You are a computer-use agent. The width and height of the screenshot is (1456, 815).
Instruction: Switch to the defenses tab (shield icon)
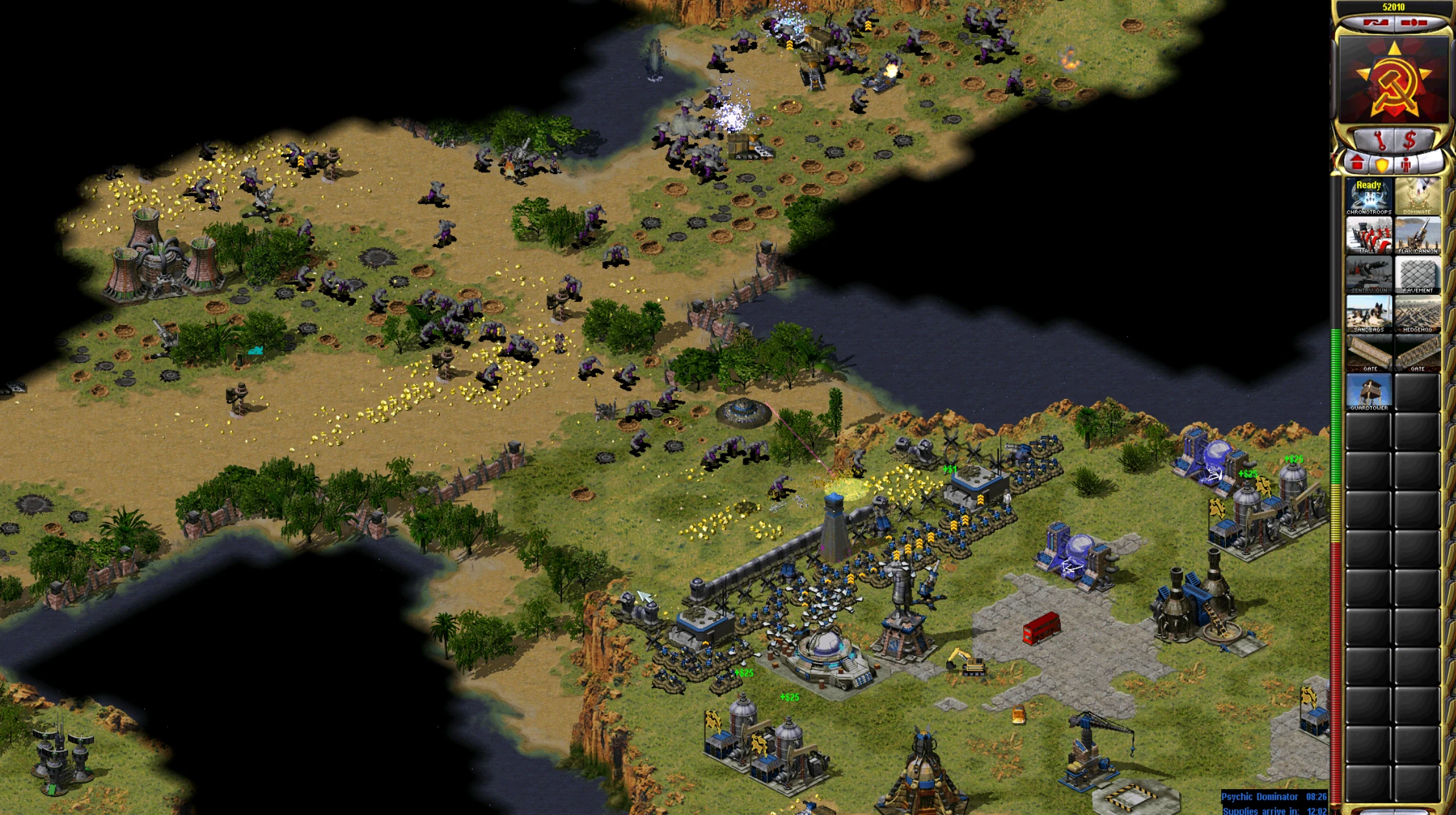(x=1382, y=165)
